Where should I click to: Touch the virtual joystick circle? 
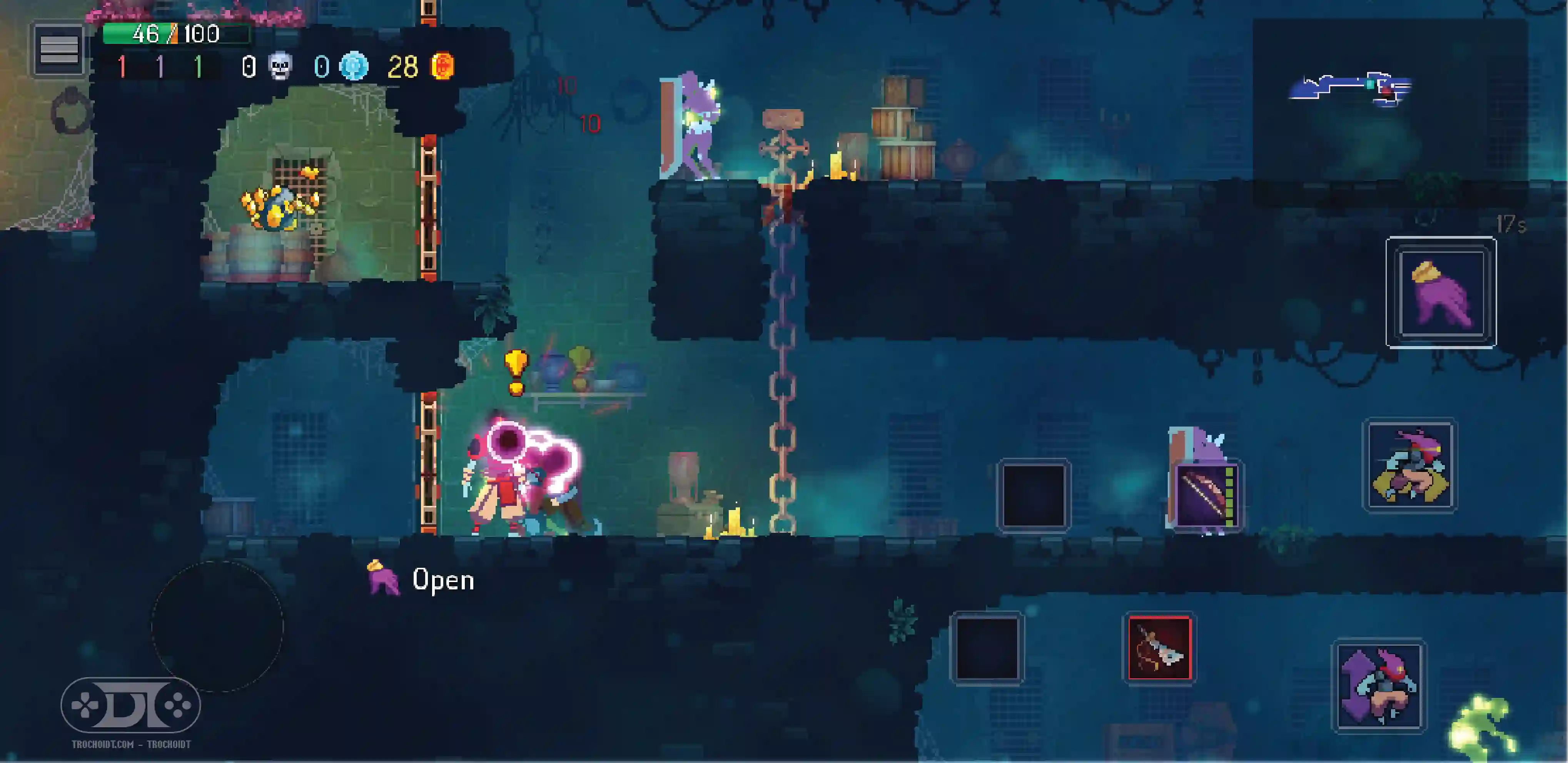click(x=217, y=626)
